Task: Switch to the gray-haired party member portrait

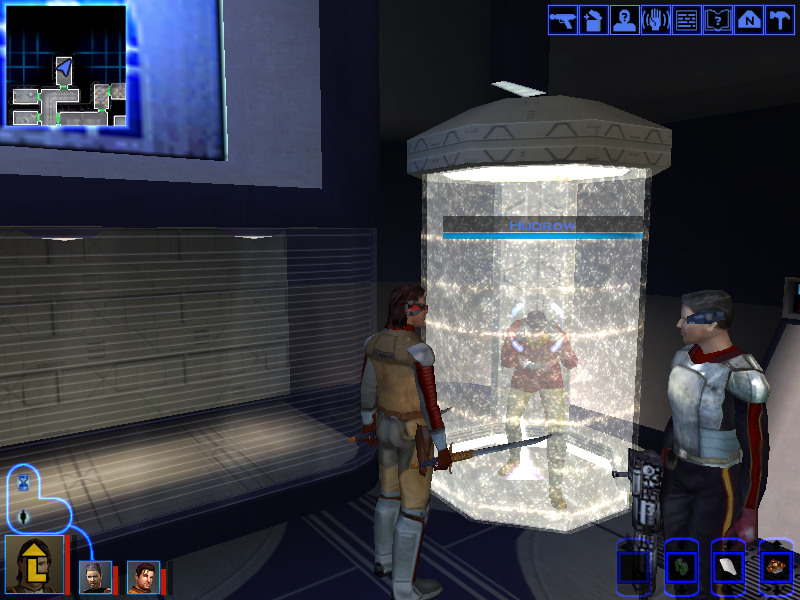Action: pyautogui.click(x=95, y=576)
